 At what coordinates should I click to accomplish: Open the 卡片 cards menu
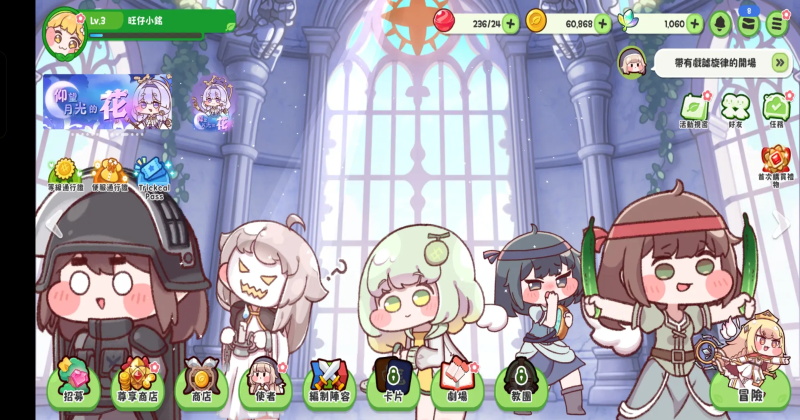[x=393, y=382]
